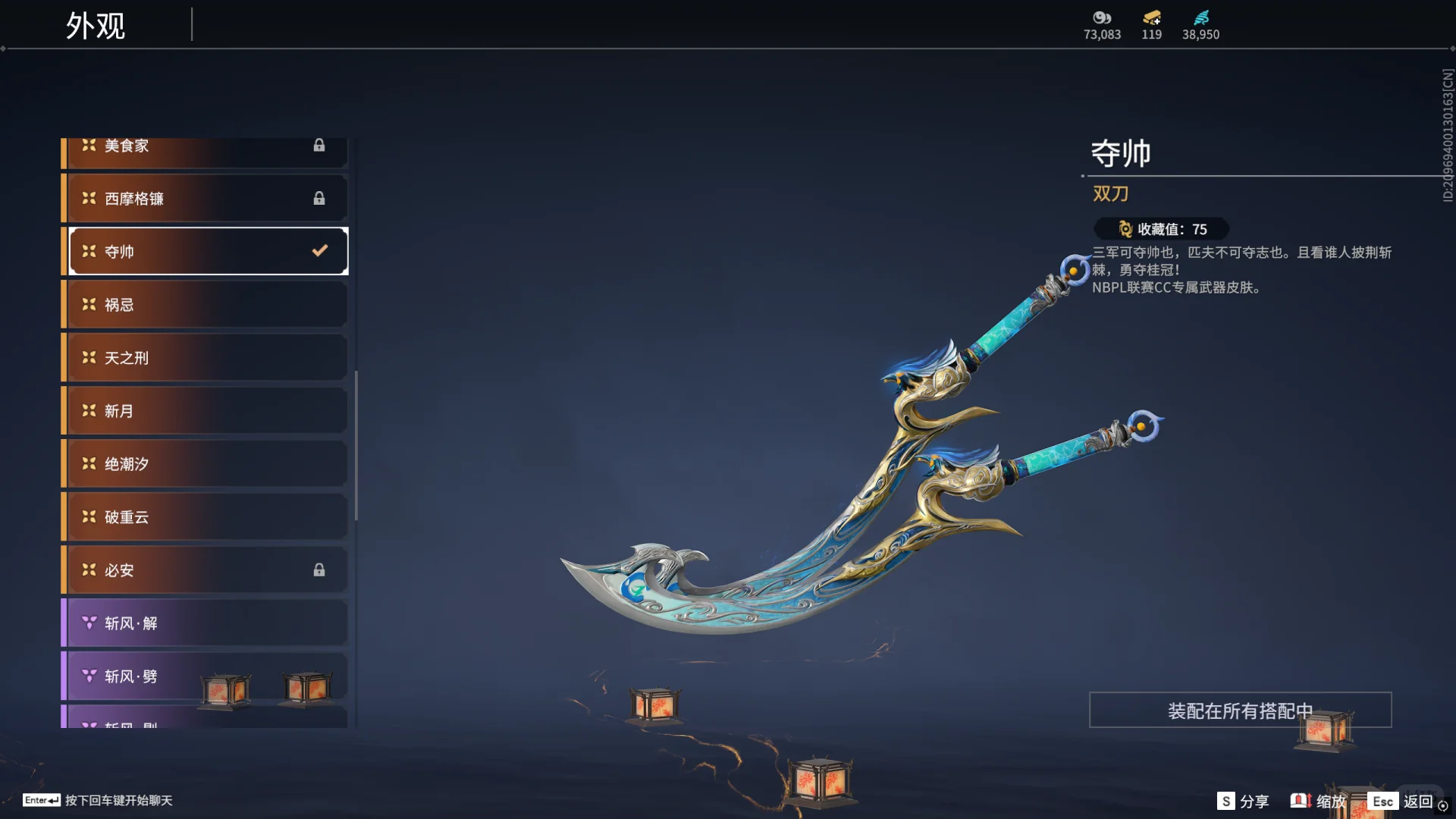Pick the 破重云 weapon skin
1456x819 pixels.
pyautogui.click(x=205, y=517)
